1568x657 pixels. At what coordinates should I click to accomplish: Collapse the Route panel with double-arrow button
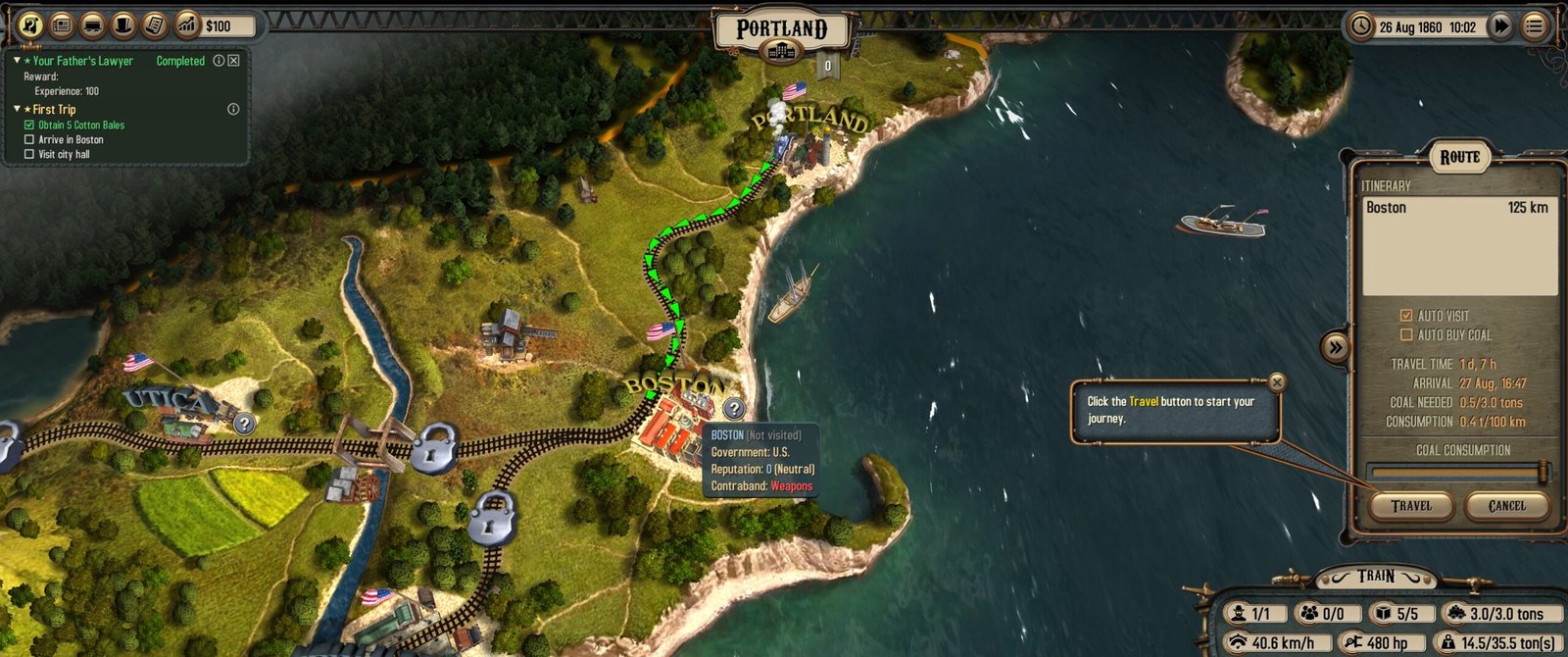click(x=1335, y=347)
